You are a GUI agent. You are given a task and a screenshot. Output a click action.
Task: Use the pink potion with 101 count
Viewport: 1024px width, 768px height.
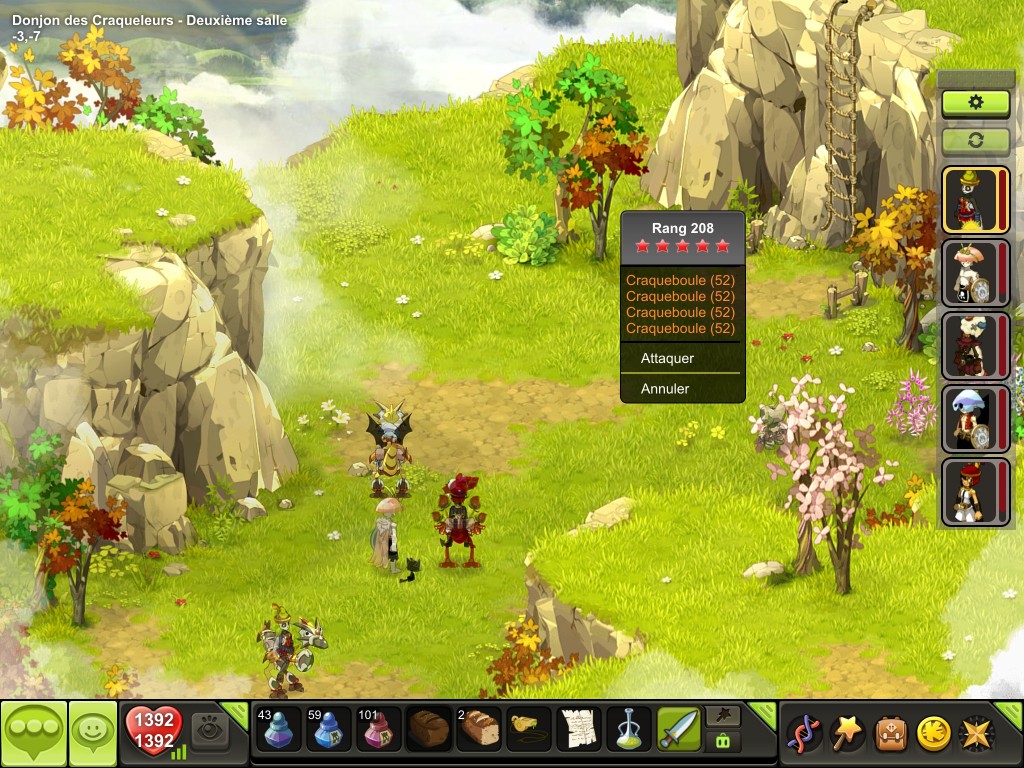(379, 729)
